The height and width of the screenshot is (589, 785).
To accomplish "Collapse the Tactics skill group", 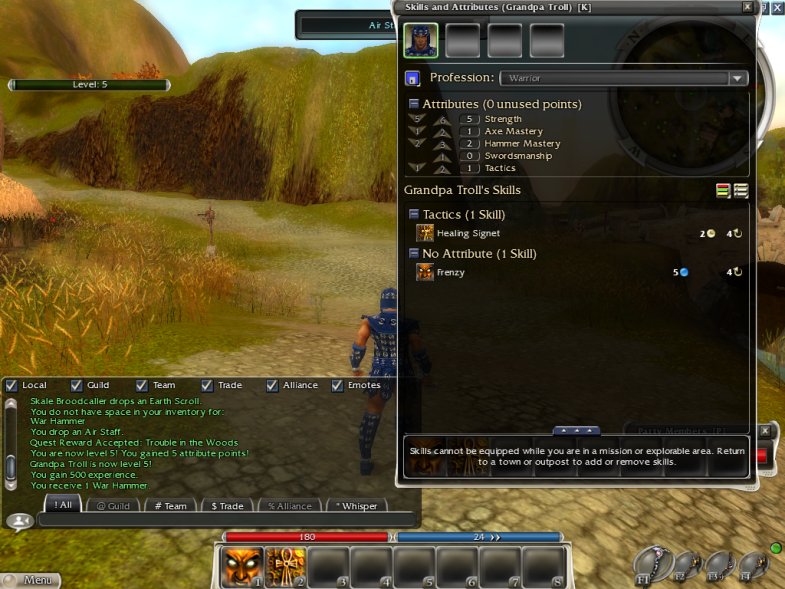I will pos(414,215).
